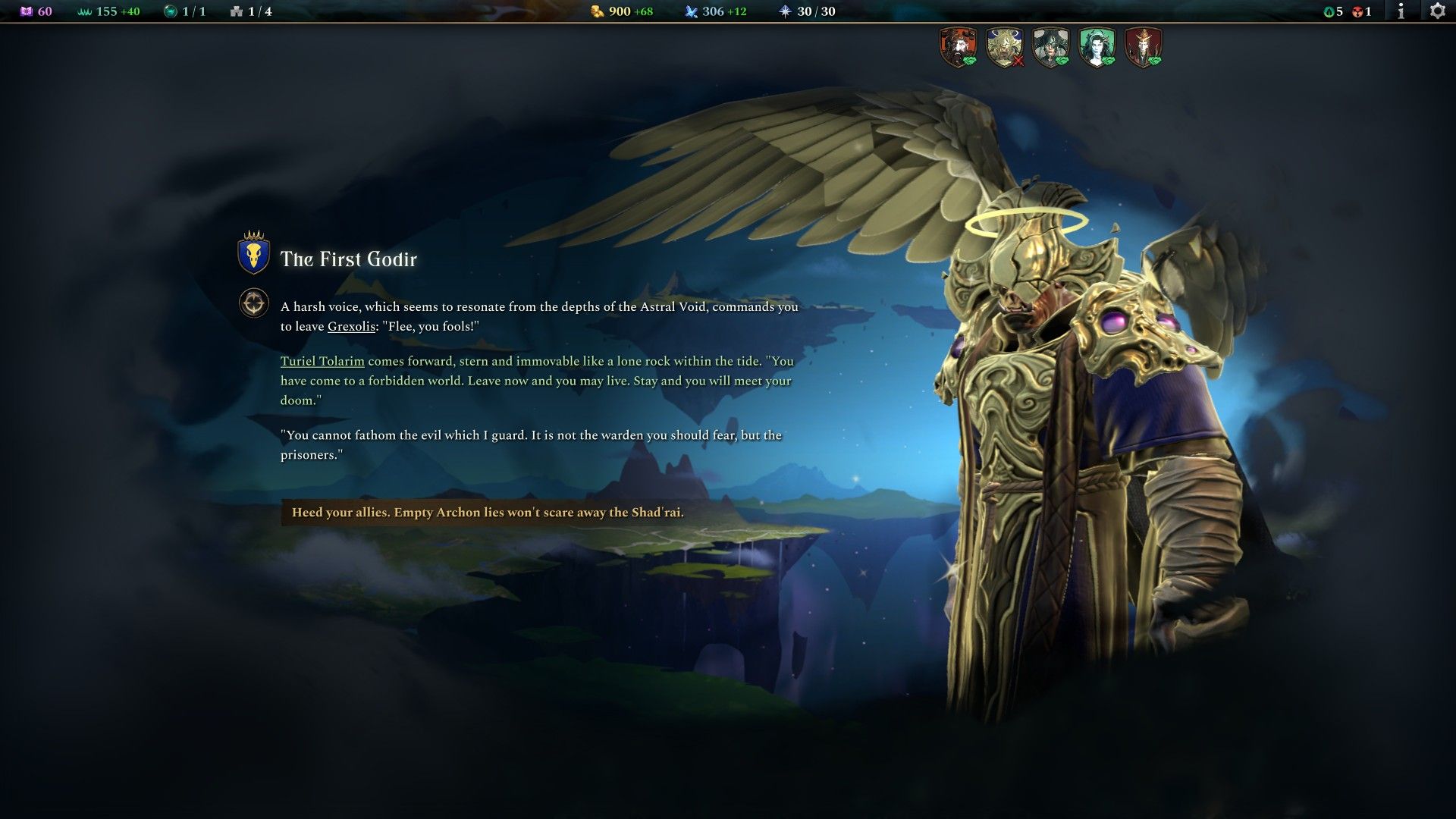Click the orb icon showing 1/1
This screenshot has height=819, width=1456.
(x=171, y=11)
